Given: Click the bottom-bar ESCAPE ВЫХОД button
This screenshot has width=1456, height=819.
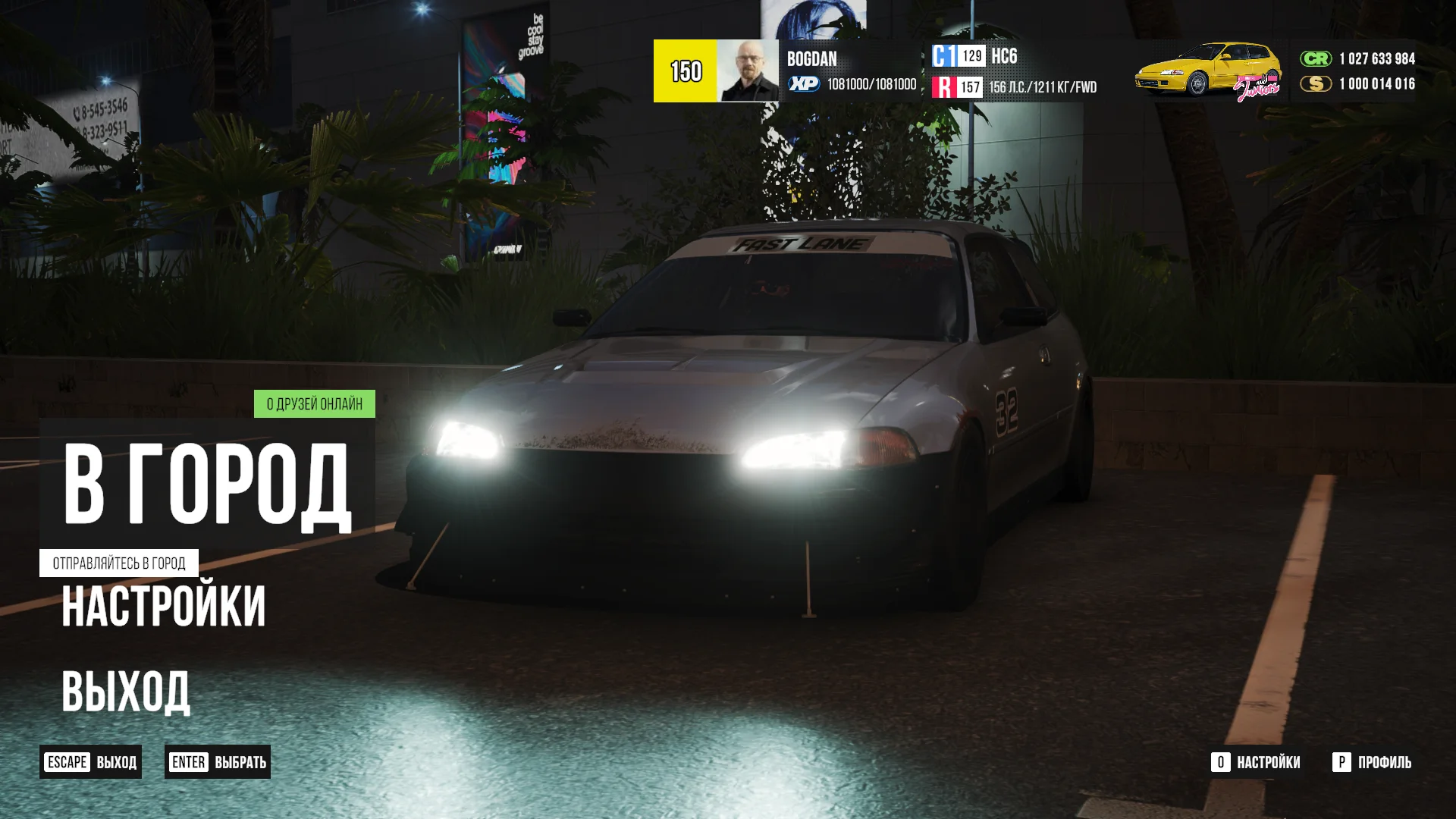Looking at the screenshot, I should tap(91, 762).
